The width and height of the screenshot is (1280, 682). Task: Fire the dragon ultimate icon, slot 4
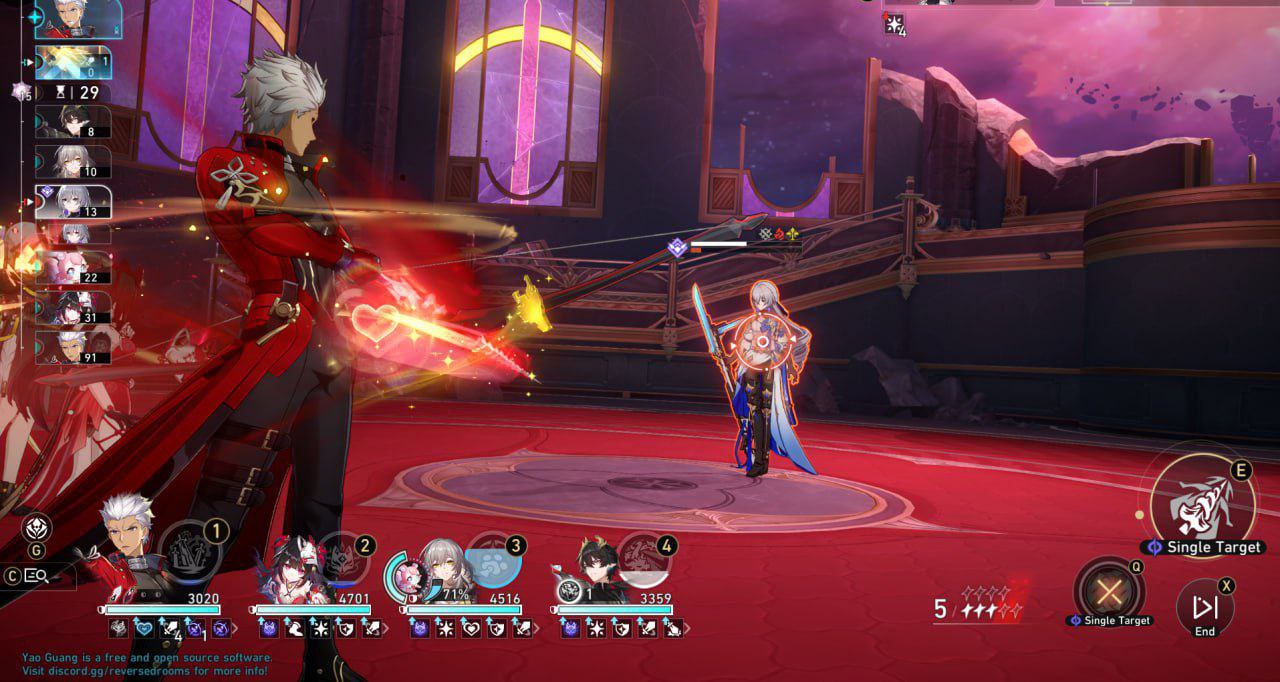point(643,555)
